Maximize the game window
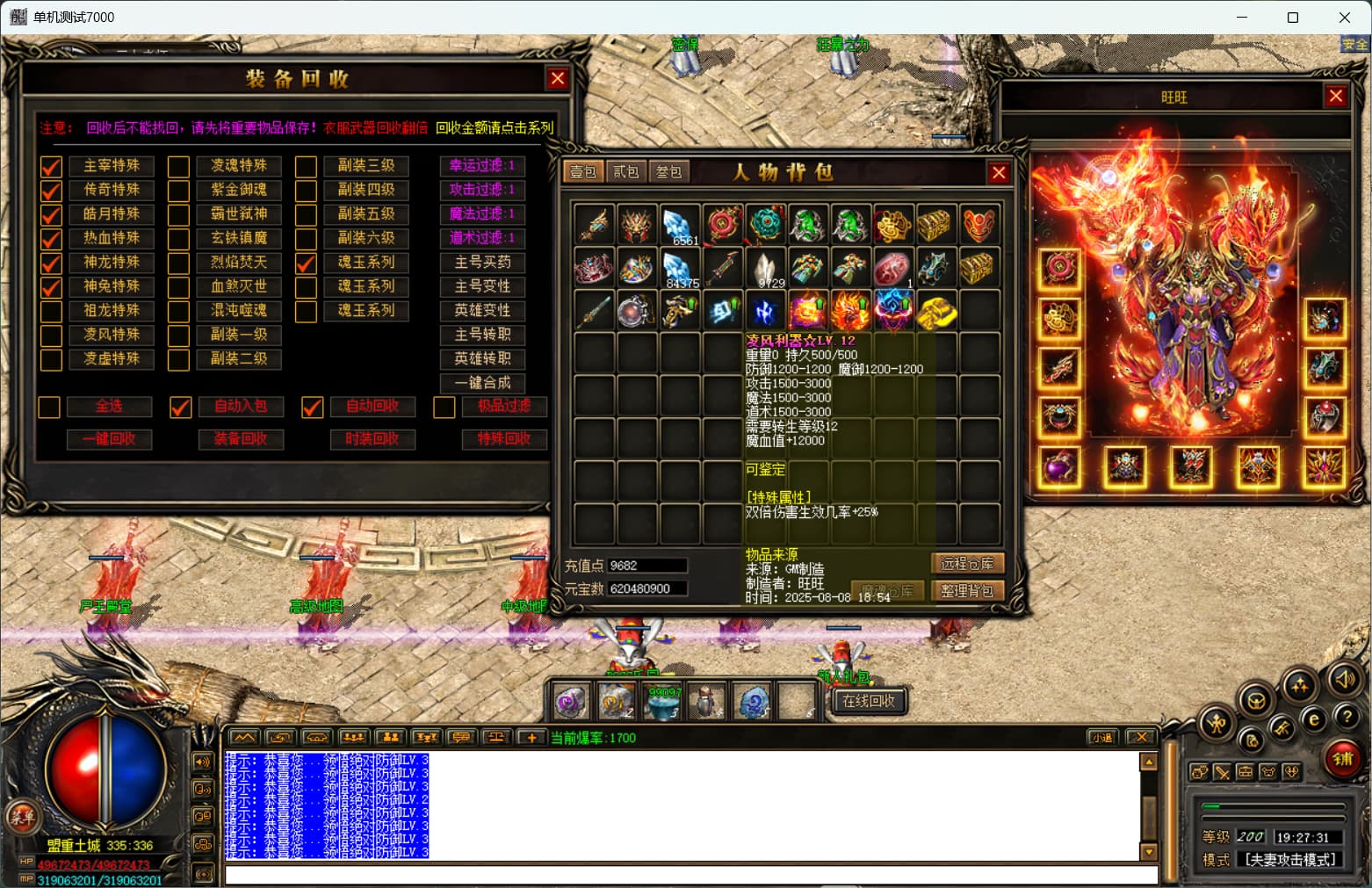 [x=1292, y=18]
